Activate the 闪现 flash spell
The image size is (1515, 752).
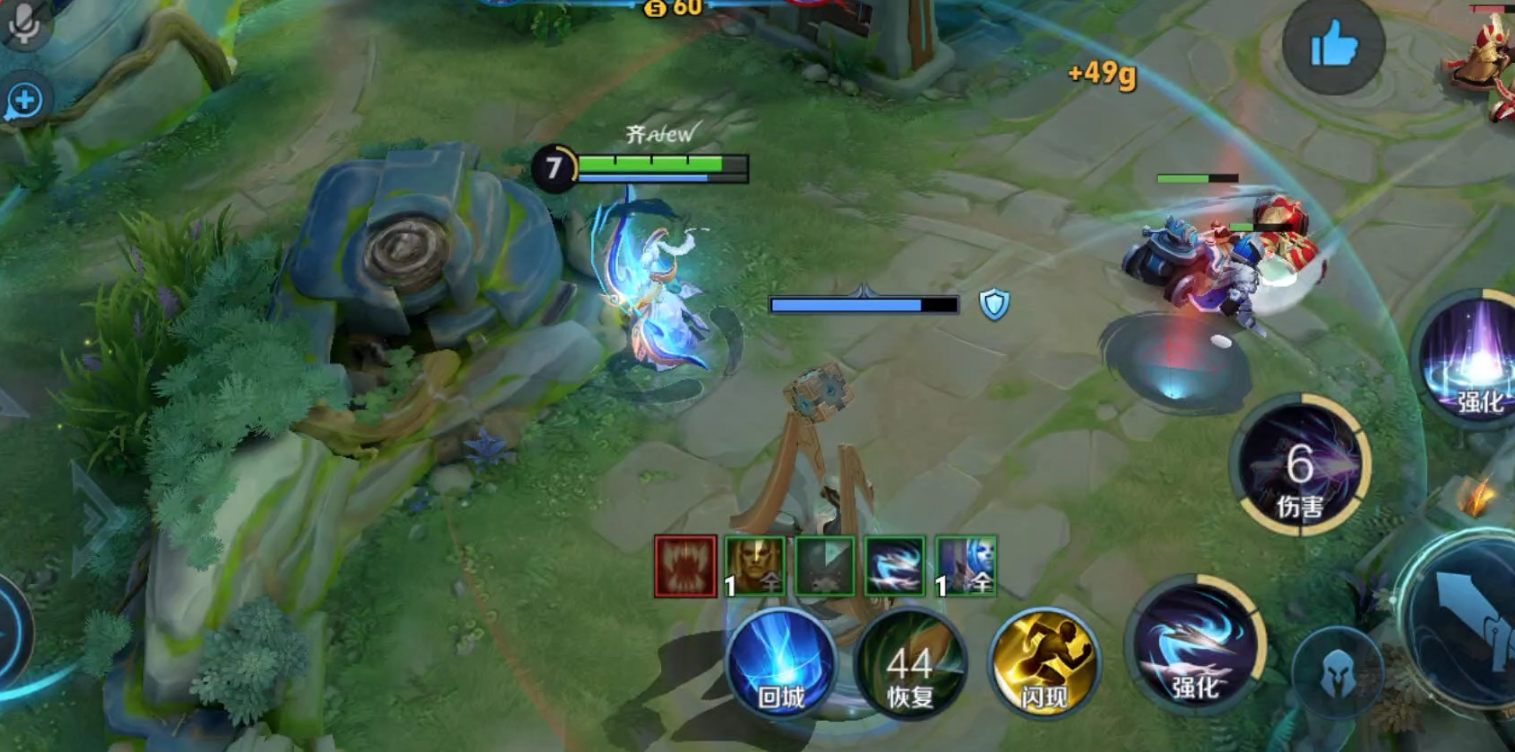[1044, 664]
